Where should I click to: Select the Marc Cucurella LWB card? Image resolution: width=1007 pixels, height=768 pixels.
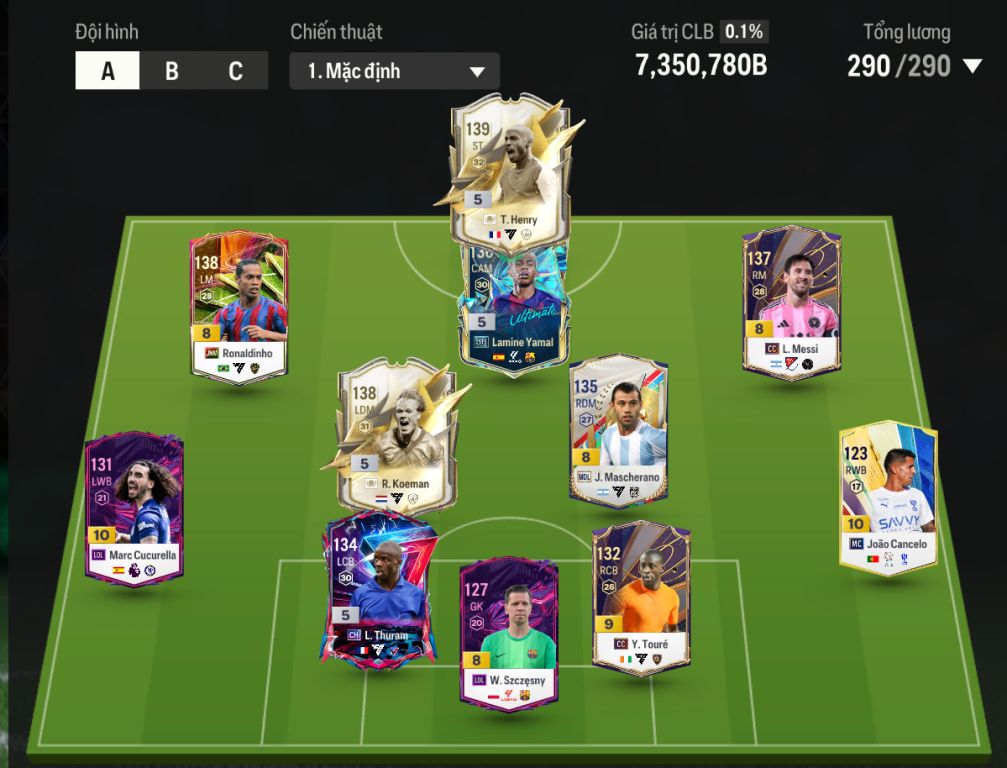[x=134, y=510]
